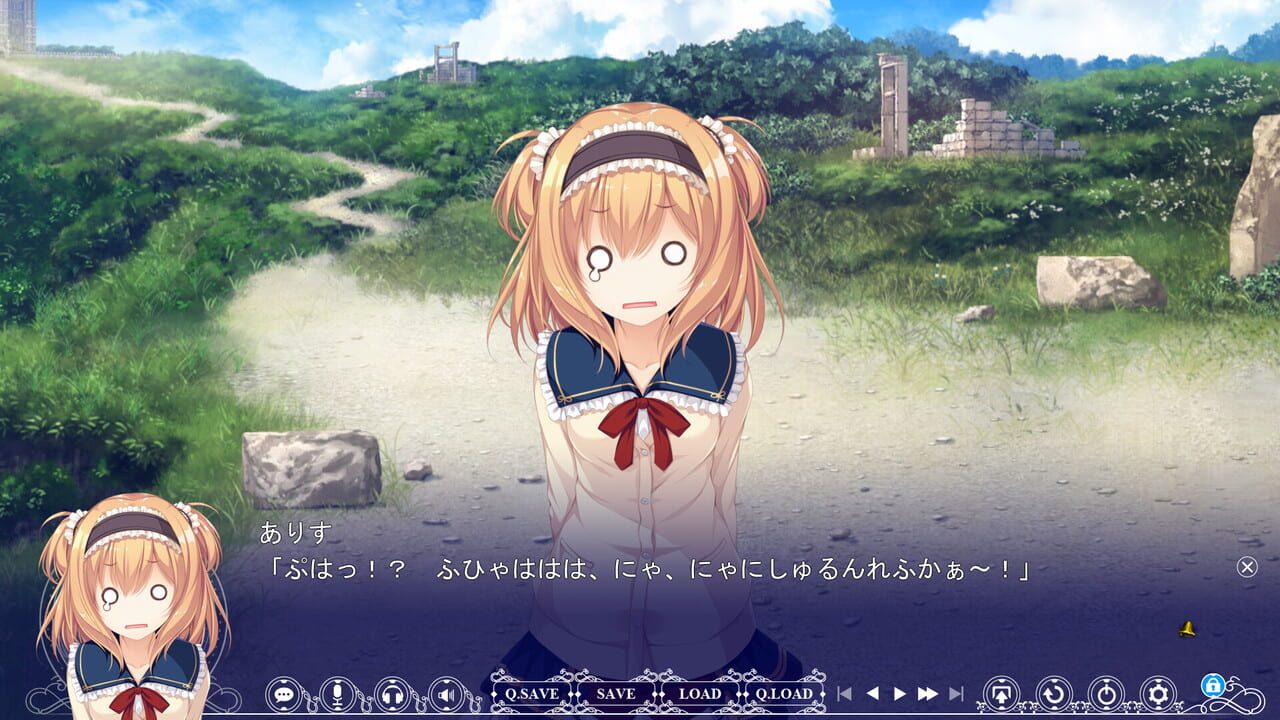The image size is (1280, 720).
Task: Open the game settings gear icon
Action: (x=1157, y=692)
